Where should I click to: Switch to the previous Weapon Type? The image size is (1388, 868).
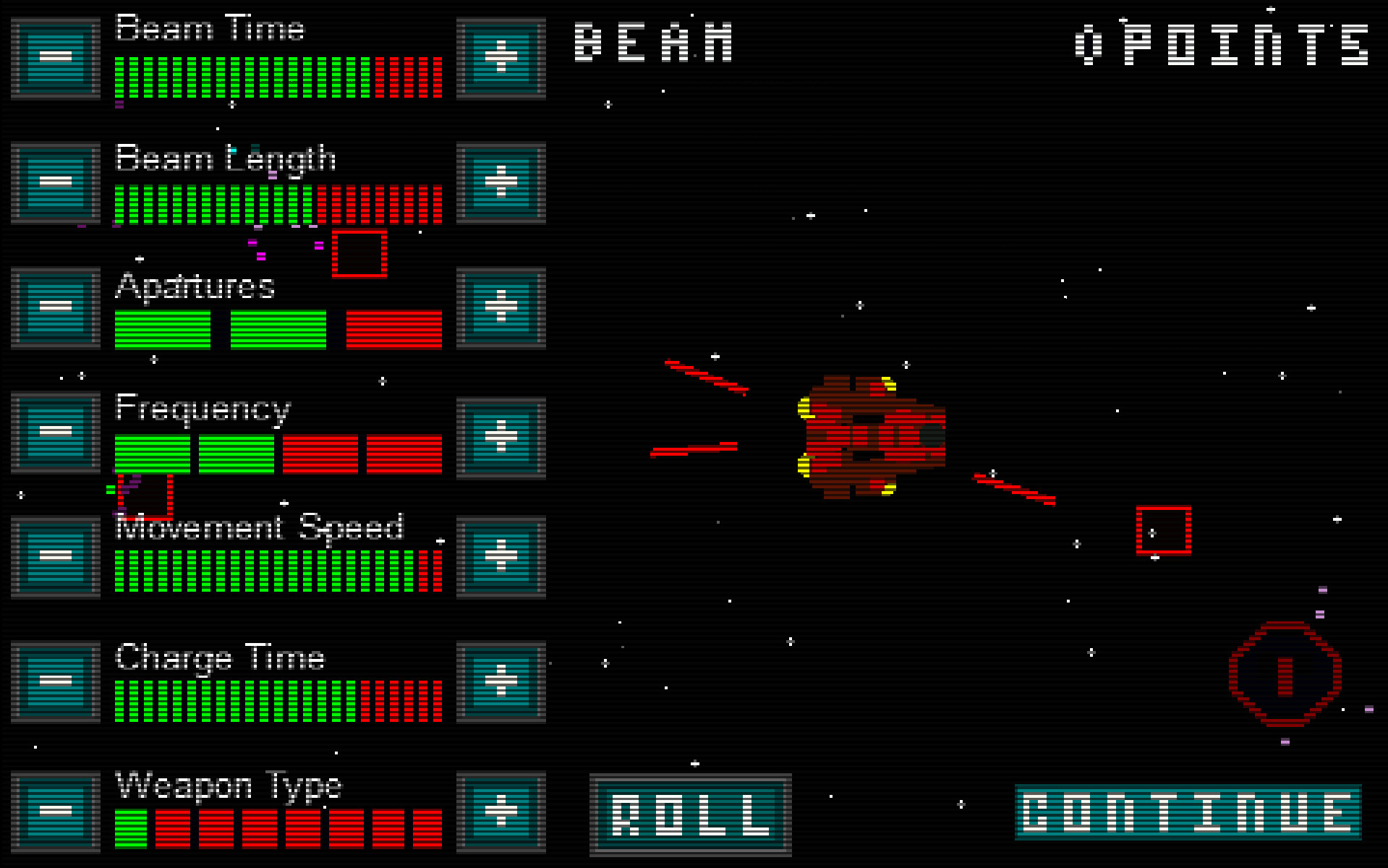point(54,810)
